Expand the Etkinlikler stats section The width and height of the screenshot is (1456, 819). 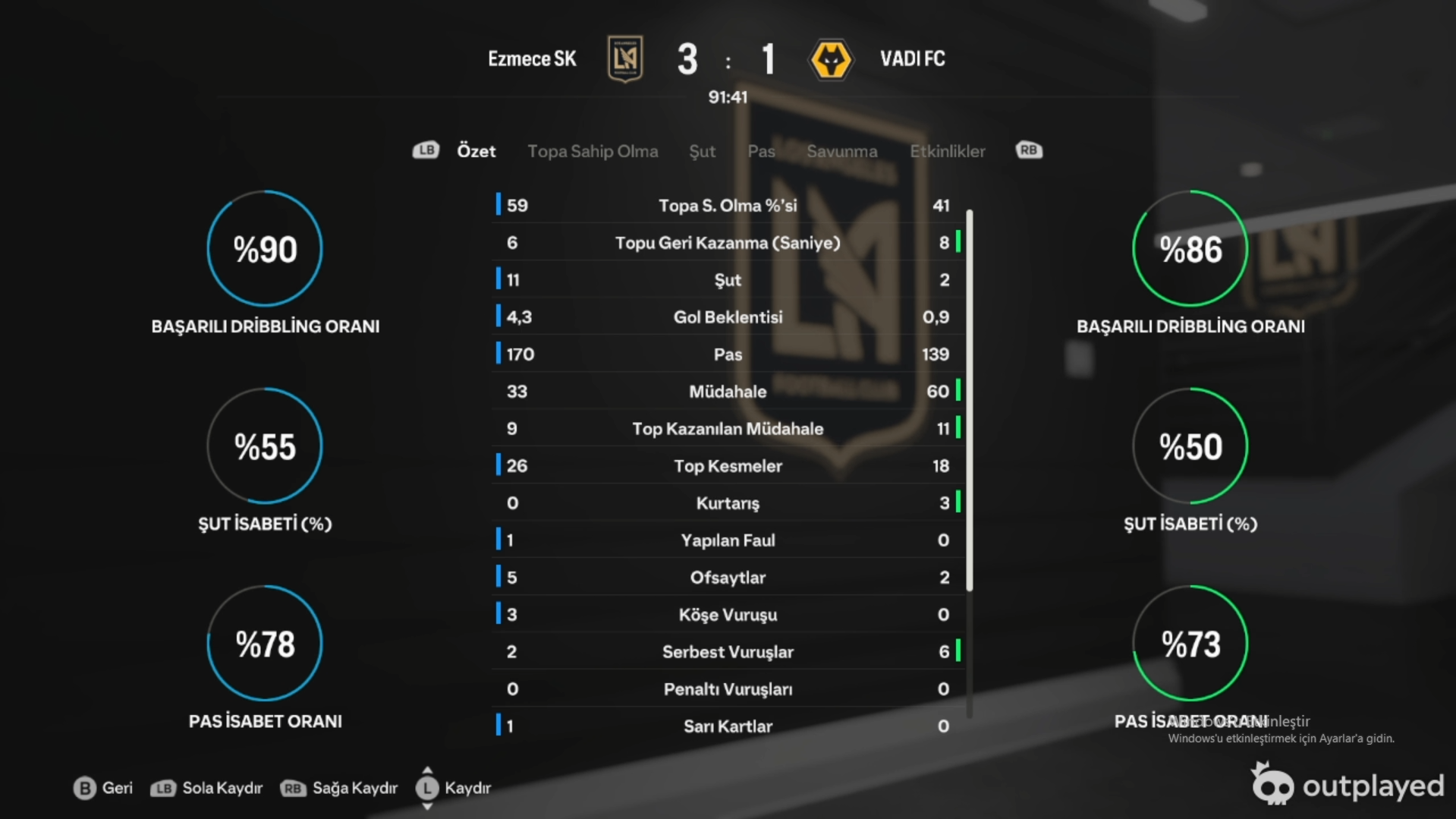click(x=947, y=151)
